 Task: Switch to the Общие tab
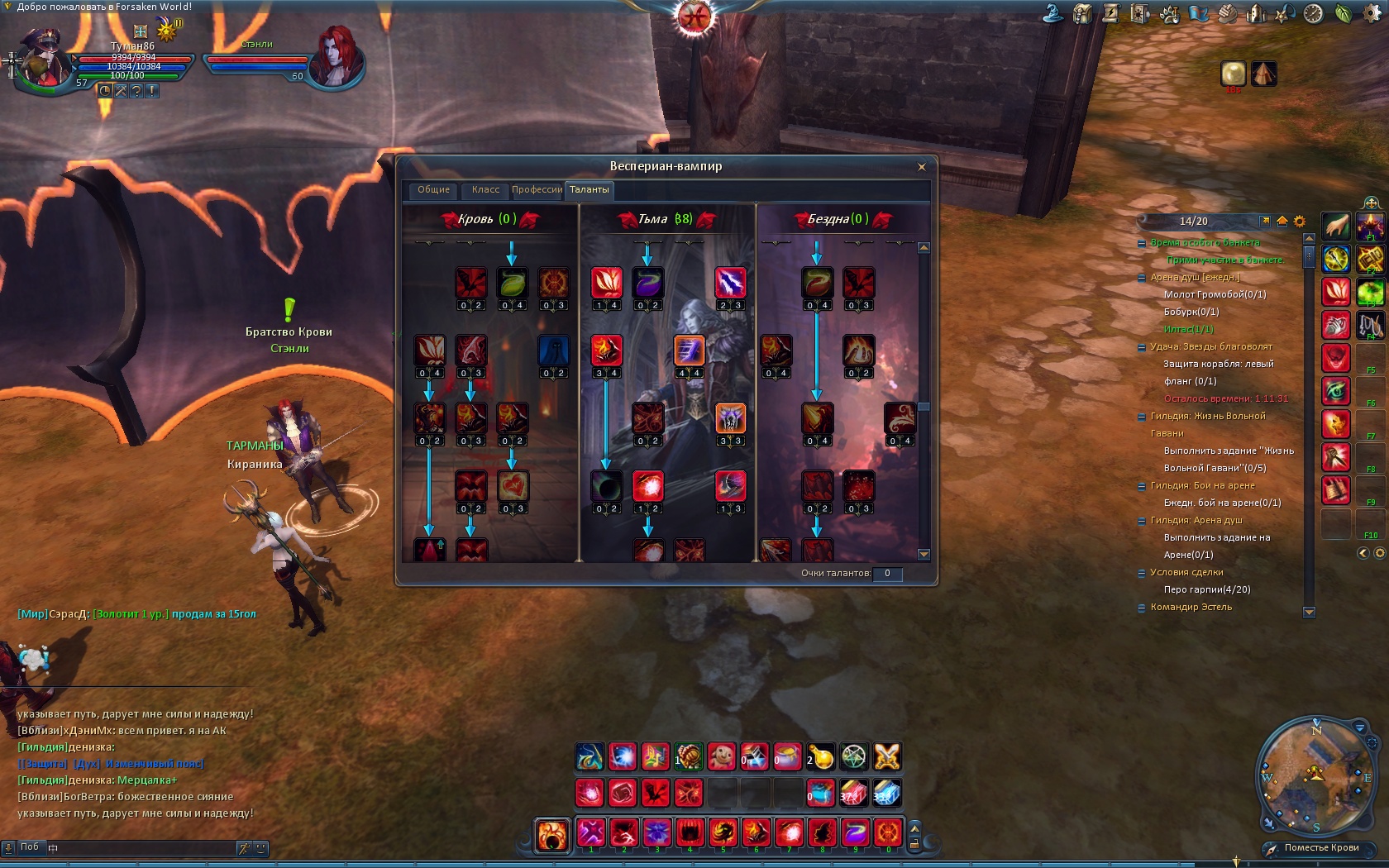(x=433, y=190)
